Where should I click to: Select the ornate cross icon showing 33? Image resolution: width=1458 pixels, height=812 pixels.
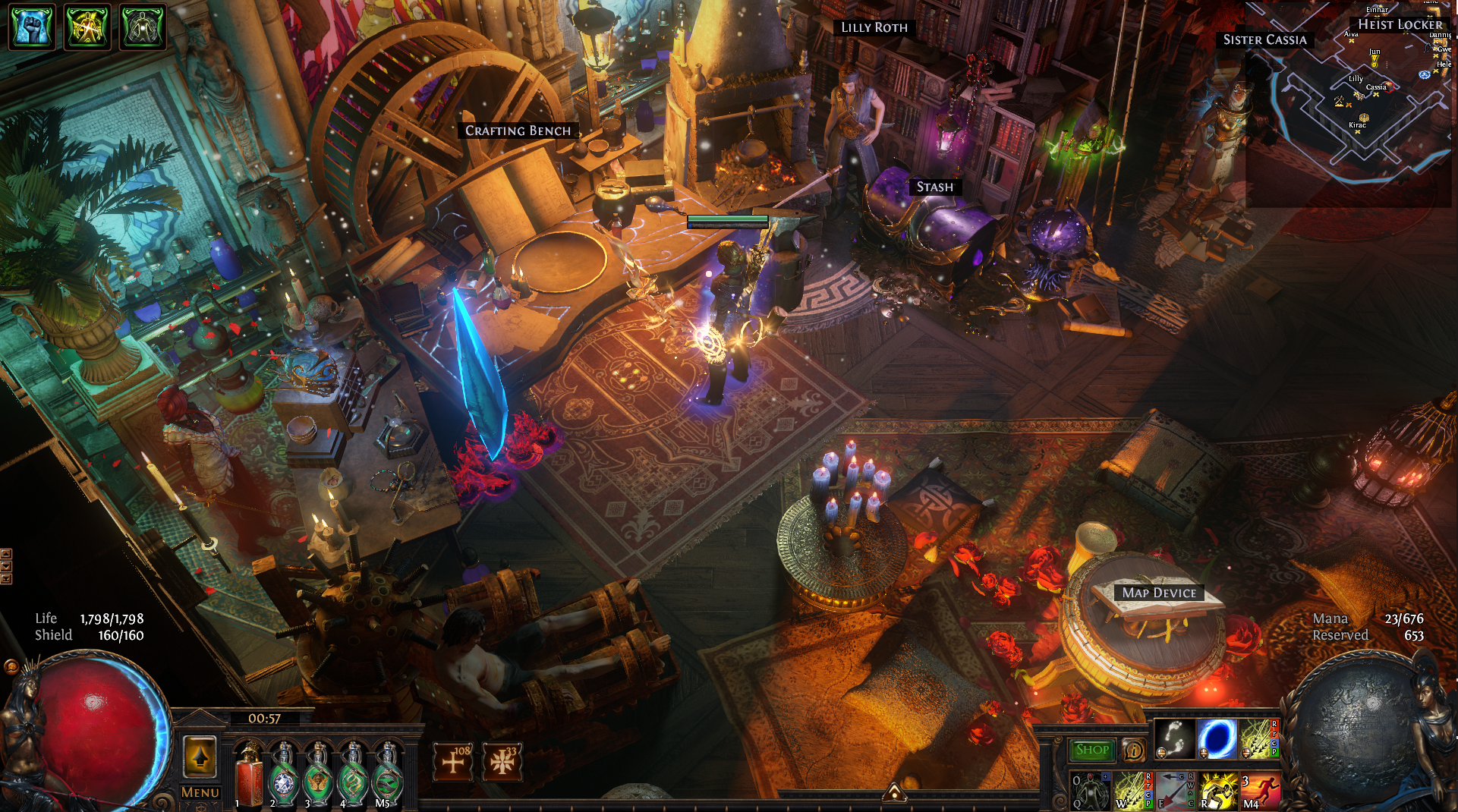[x=502, y=761]
